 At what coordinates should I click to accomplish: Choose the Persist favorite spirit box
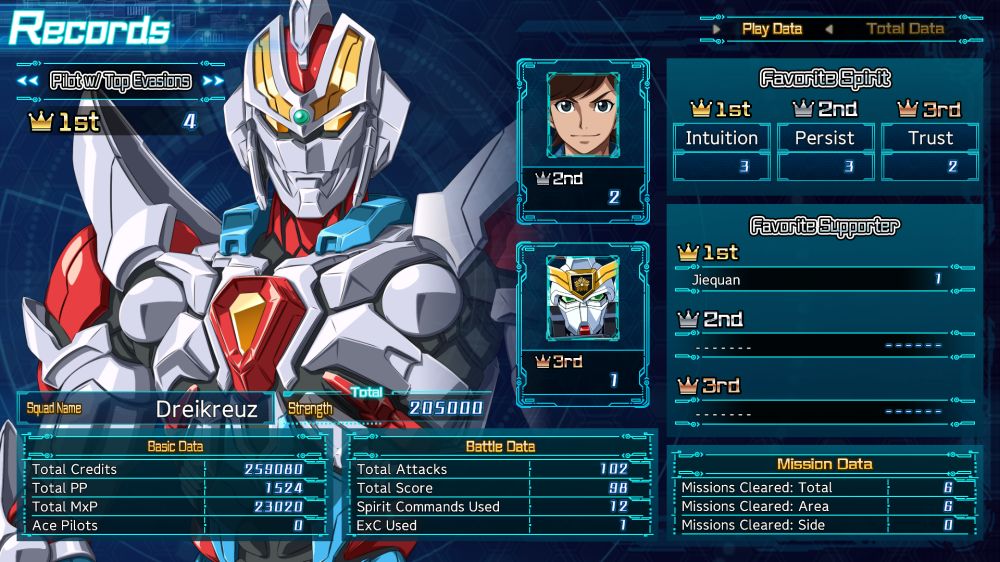(x=825, y=139)
